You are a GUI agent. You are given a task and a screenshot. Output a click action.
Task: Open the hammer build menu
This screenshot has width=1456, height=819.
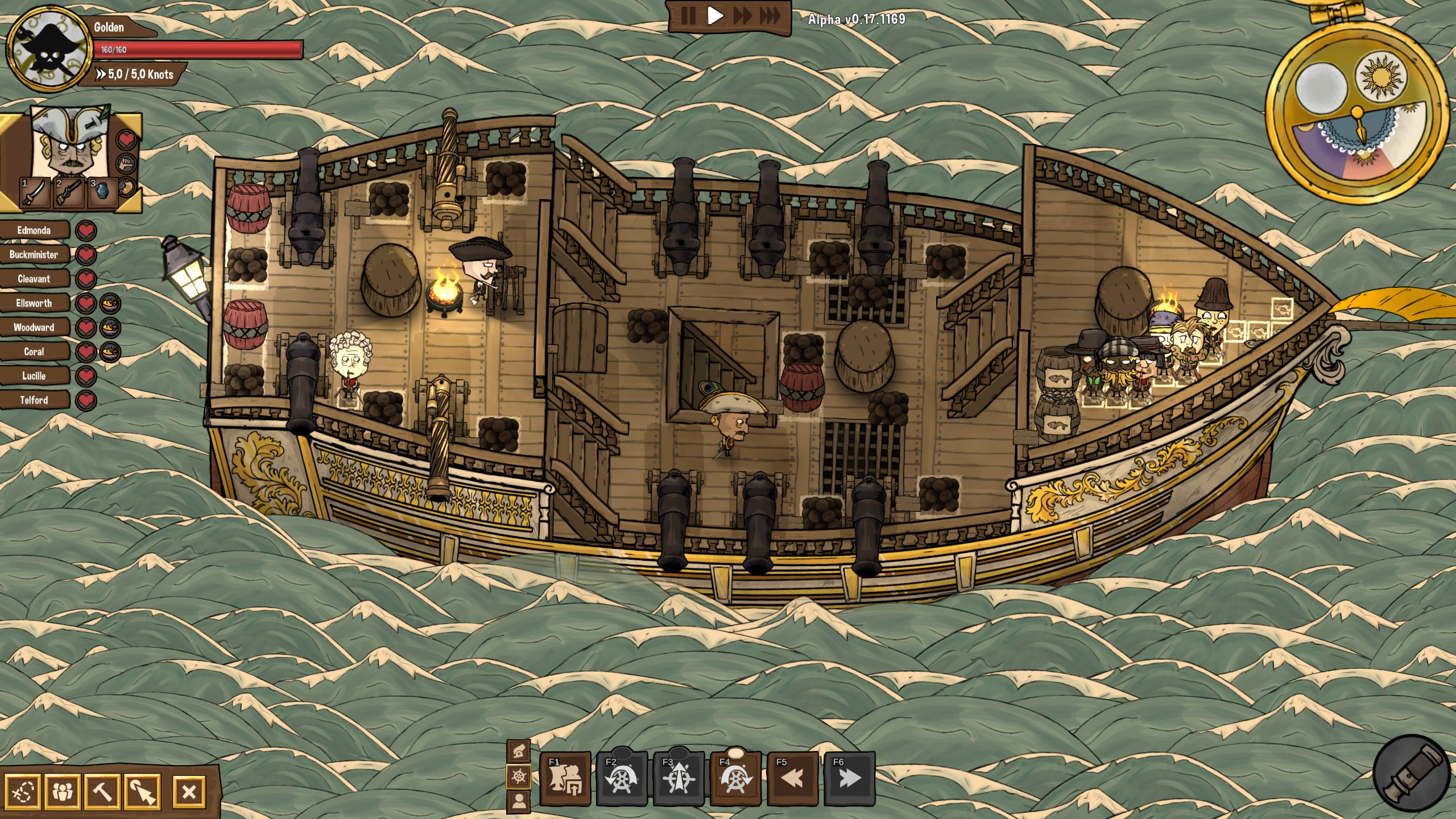pyautogui.click(x=102, y=791)
